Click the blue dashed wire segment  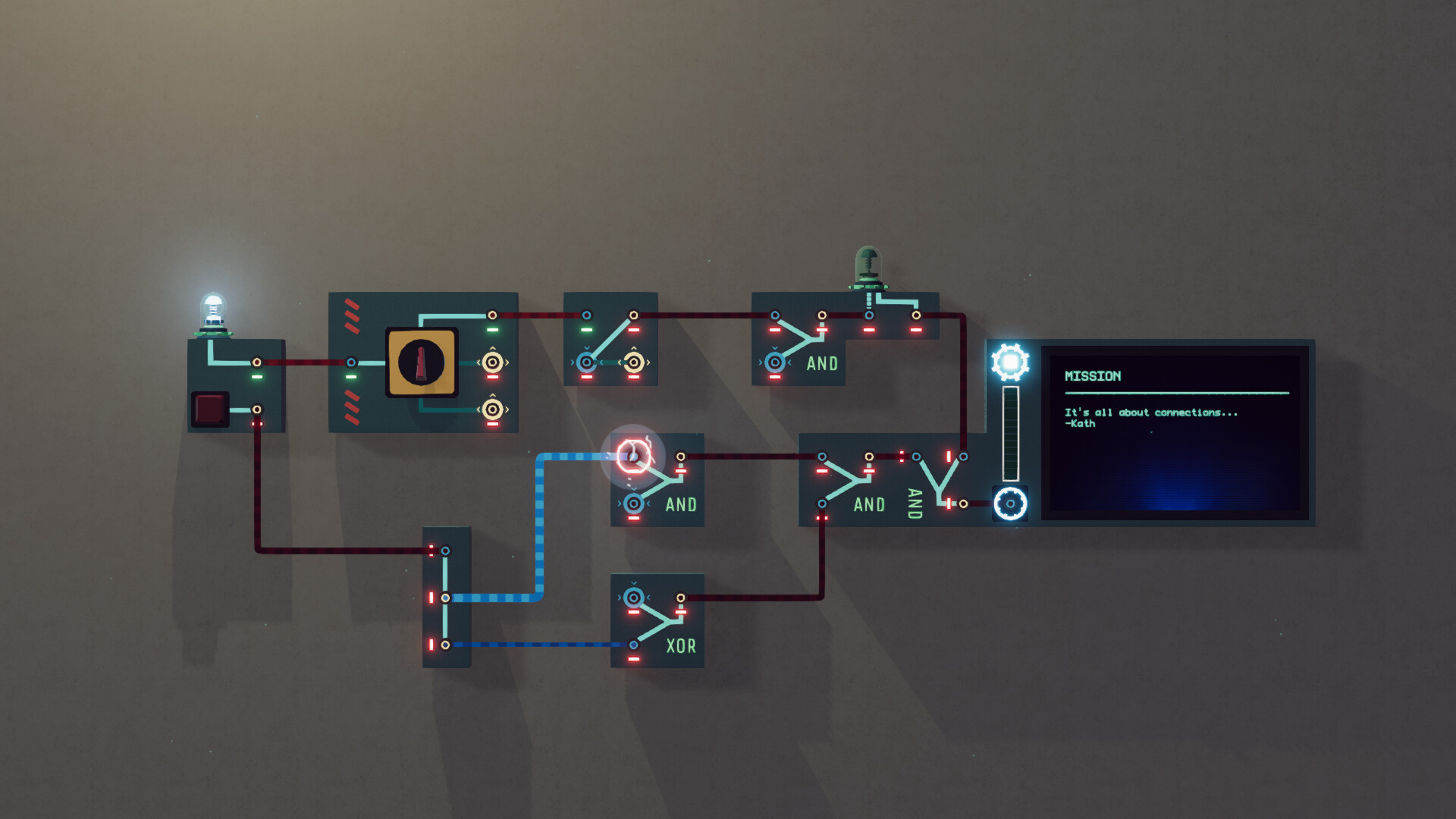pyautogui.click(x=540, y=531)
